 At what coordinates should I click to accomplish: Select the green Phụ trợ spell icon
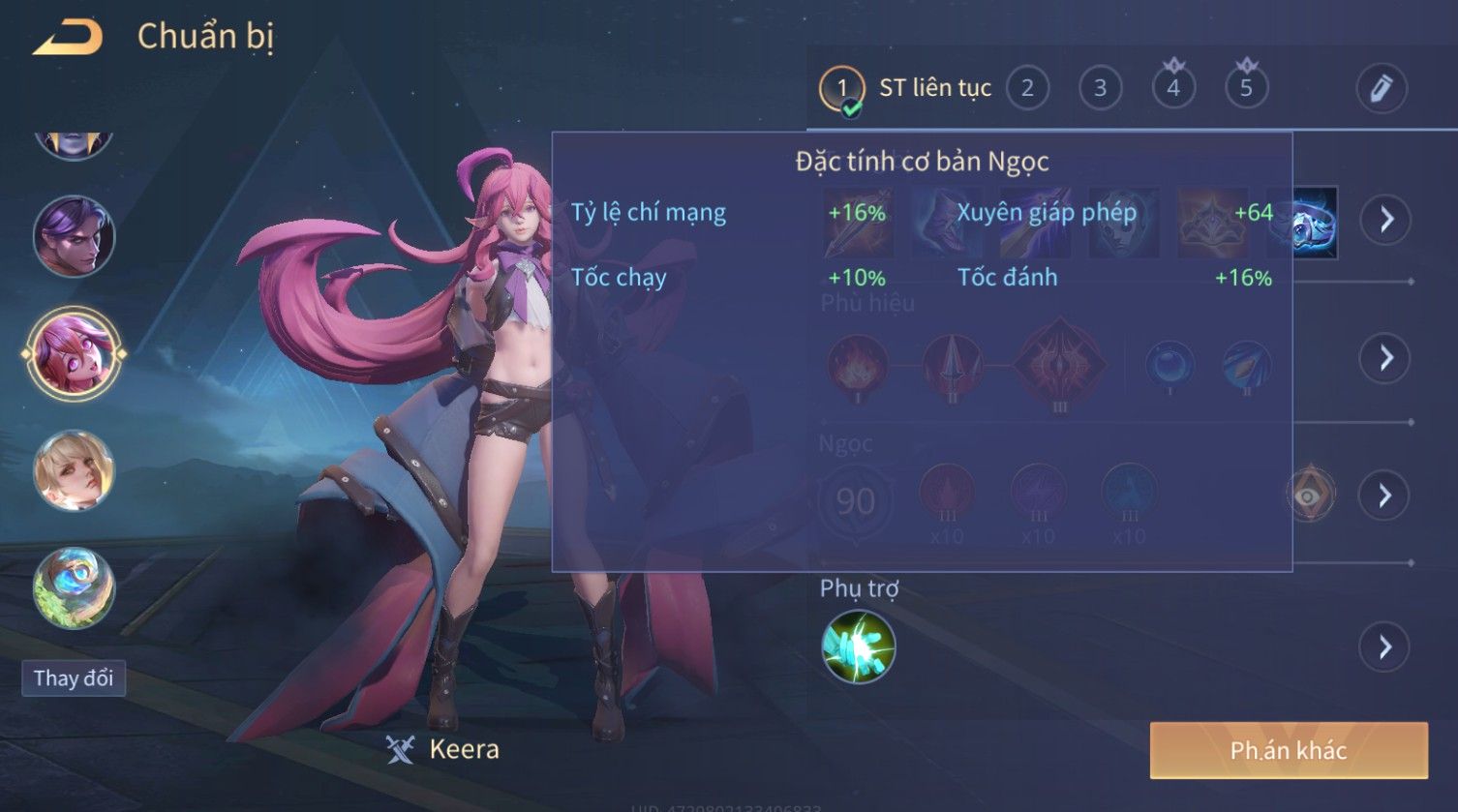pyautogui.click(x=858, y=647)
